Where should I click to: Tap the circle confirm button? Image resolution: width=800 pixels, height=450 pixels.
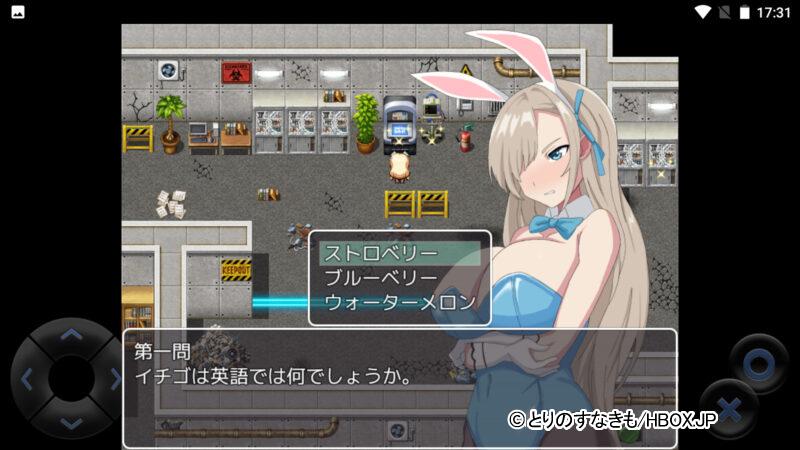tap(759, 361)
